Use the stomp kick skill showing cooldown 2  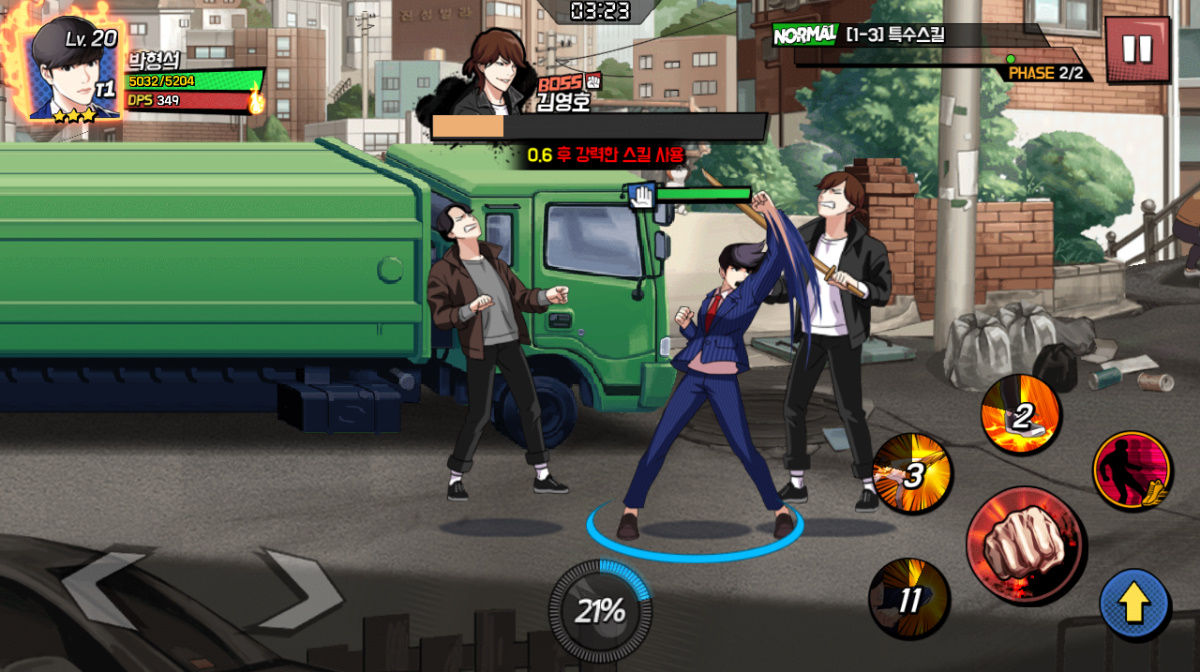pyautogui.click(x=1019, y=415)
